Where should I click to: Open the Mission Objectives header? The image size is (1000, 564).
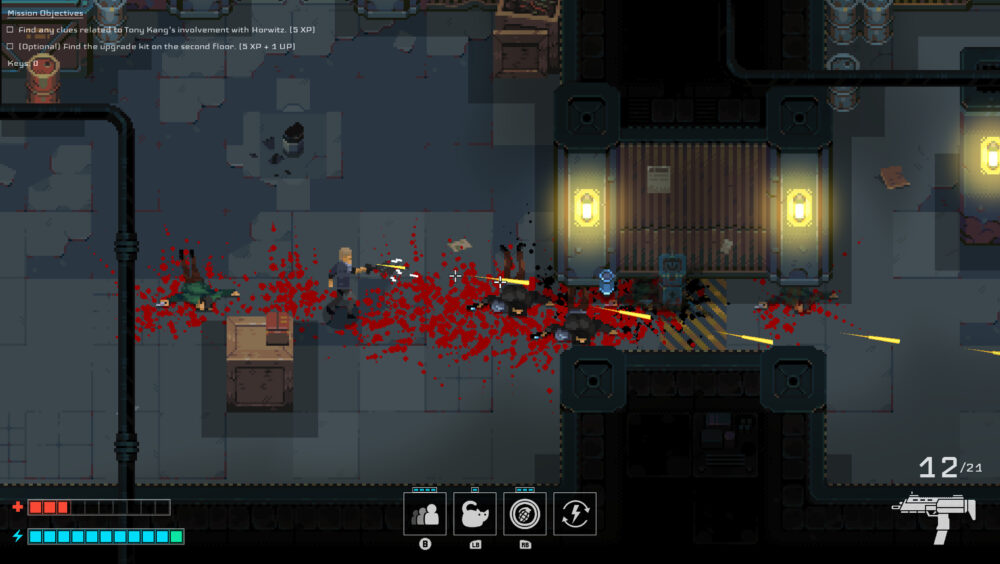point(45,13)
